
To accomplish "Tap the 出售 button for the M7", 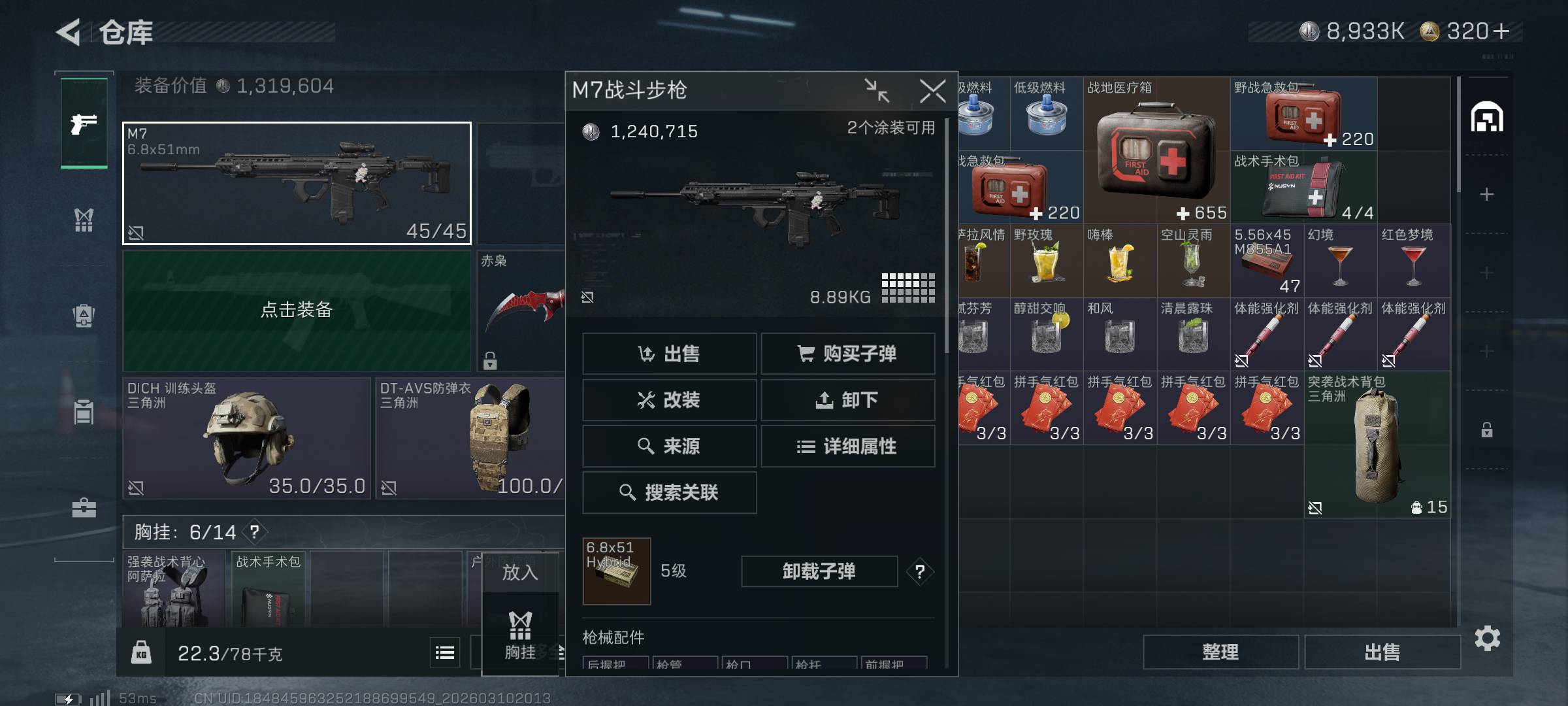I will click(x=669, y=354).
